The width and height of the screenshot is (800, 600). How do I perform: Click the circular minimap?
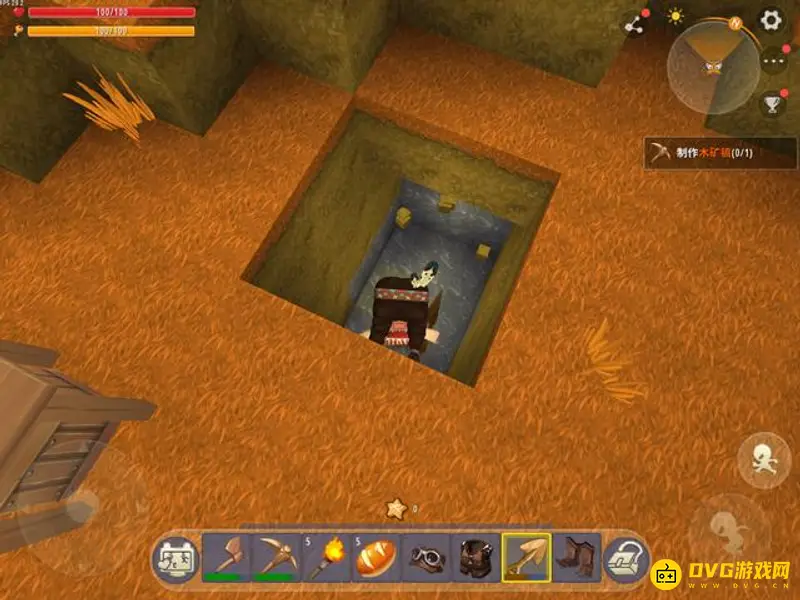(714, 66)
